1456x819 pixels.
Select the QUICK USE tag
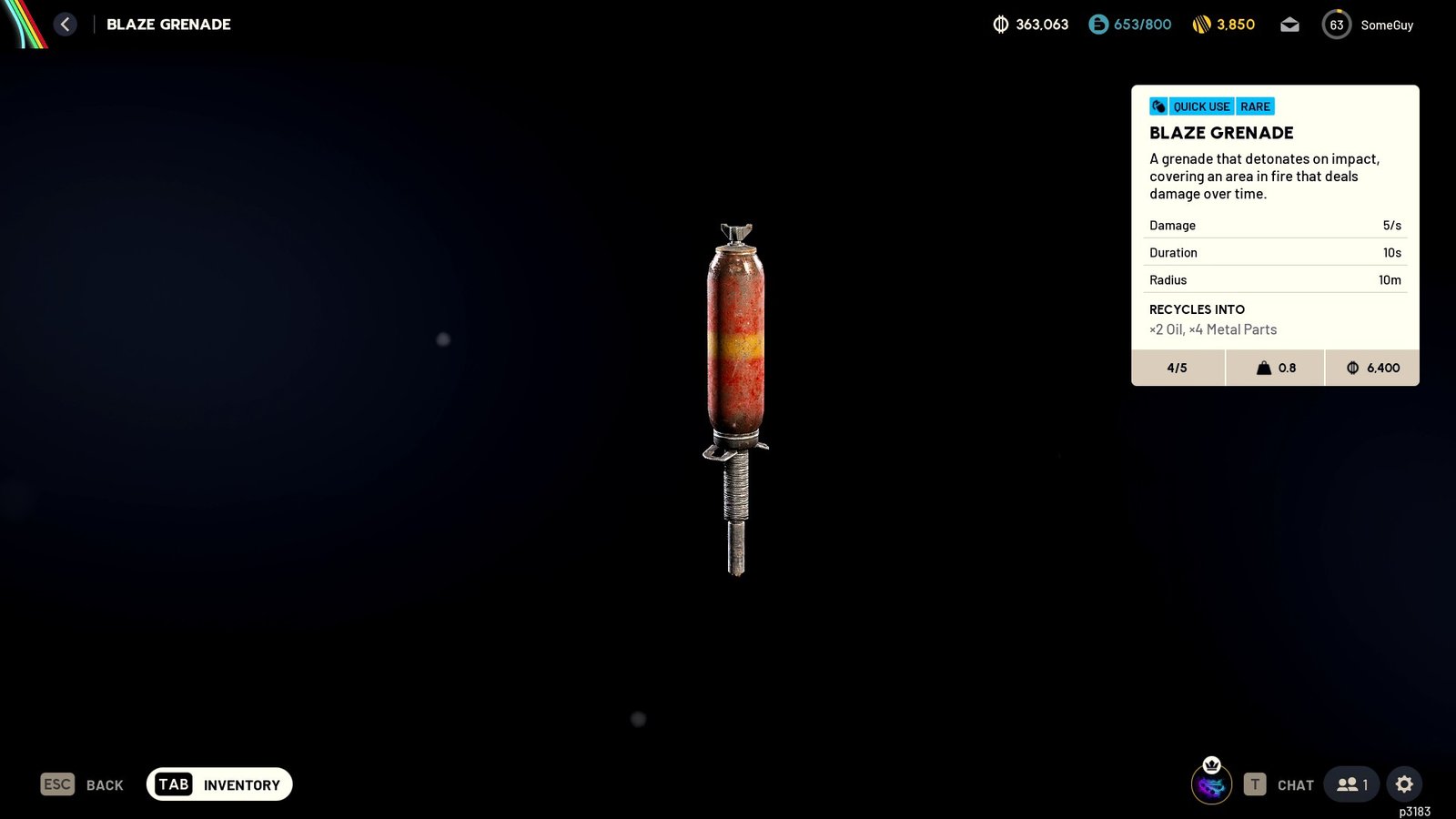(1199, 106)
